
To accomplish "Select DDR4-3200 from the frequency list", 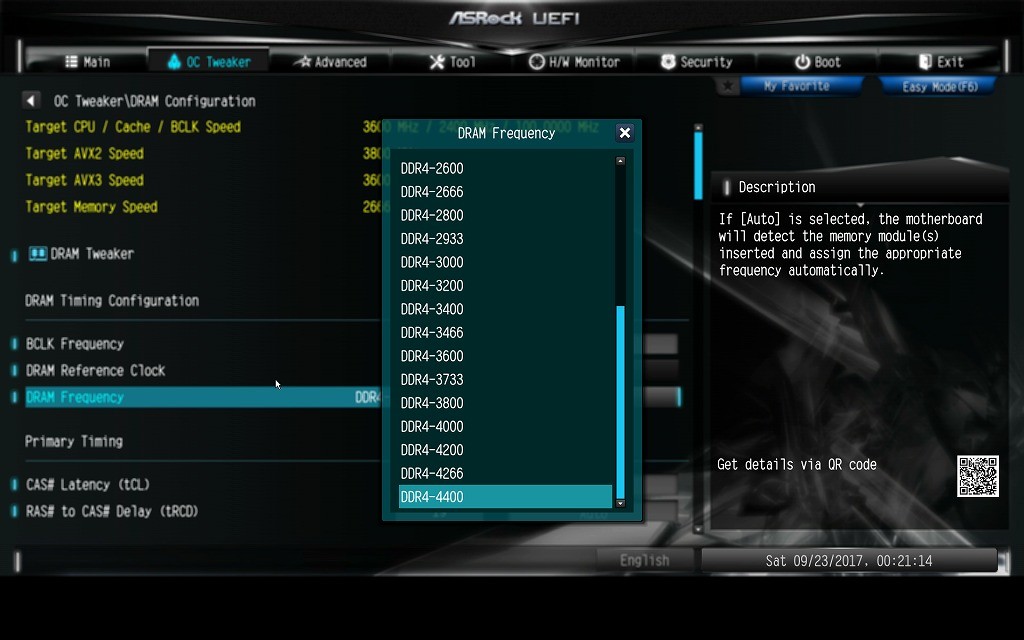I will click(432, 286).
